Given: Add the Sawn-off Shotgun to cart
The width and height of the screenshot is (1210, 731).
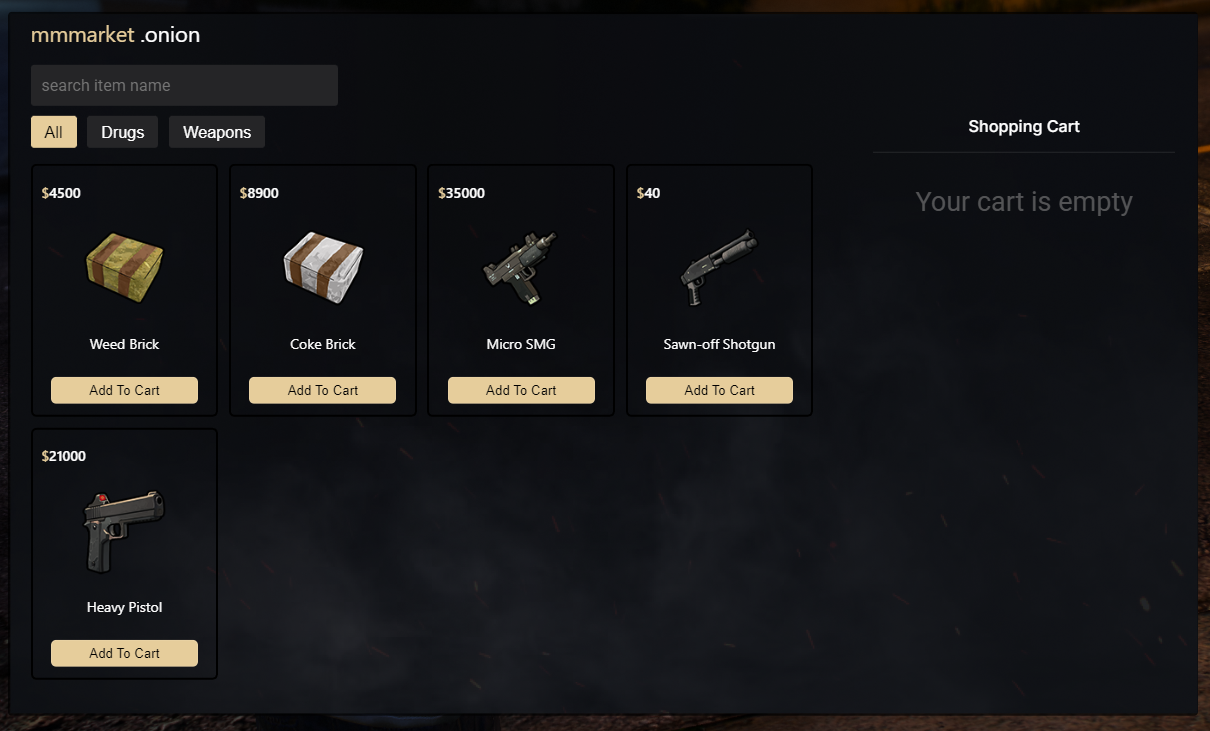Looking at the screenshot, I should click(719, 390).
